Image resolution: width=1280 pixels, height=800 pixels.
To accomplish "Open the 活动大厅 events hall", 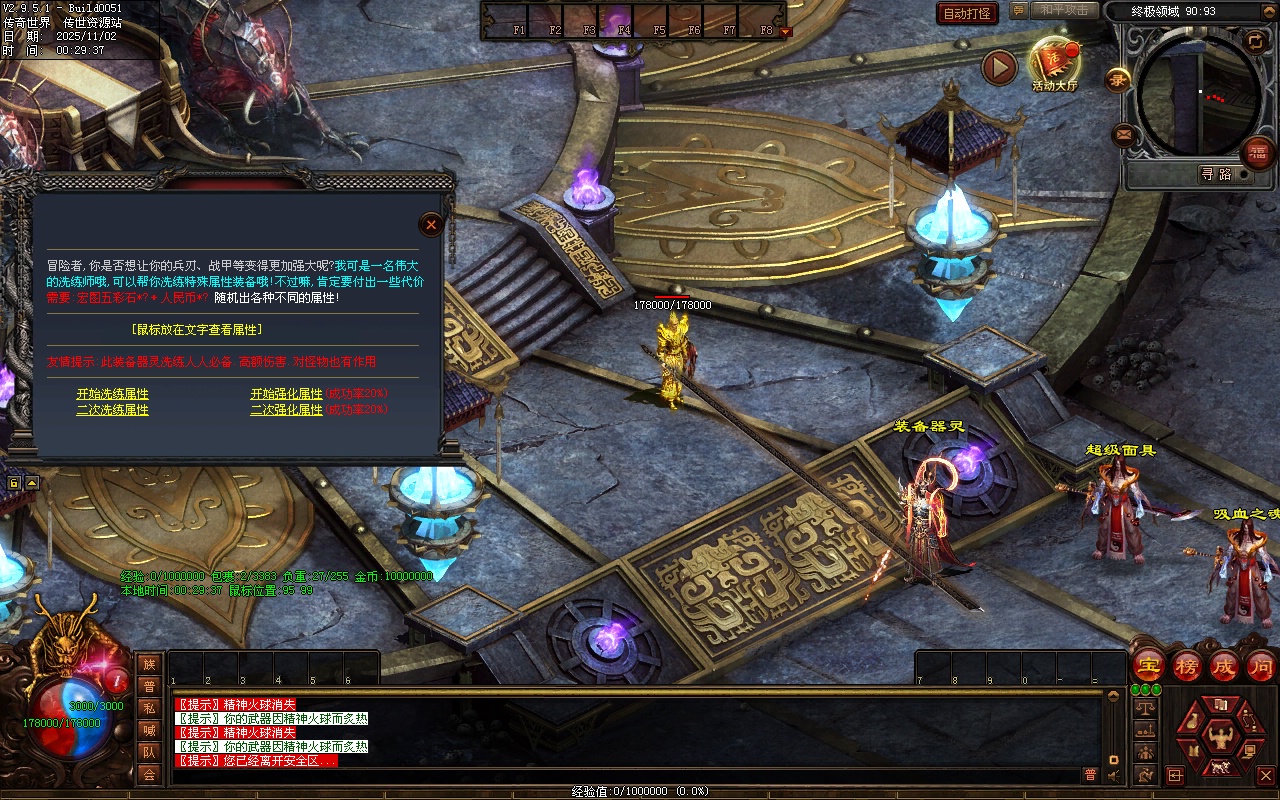I will tap(1055, 65).
